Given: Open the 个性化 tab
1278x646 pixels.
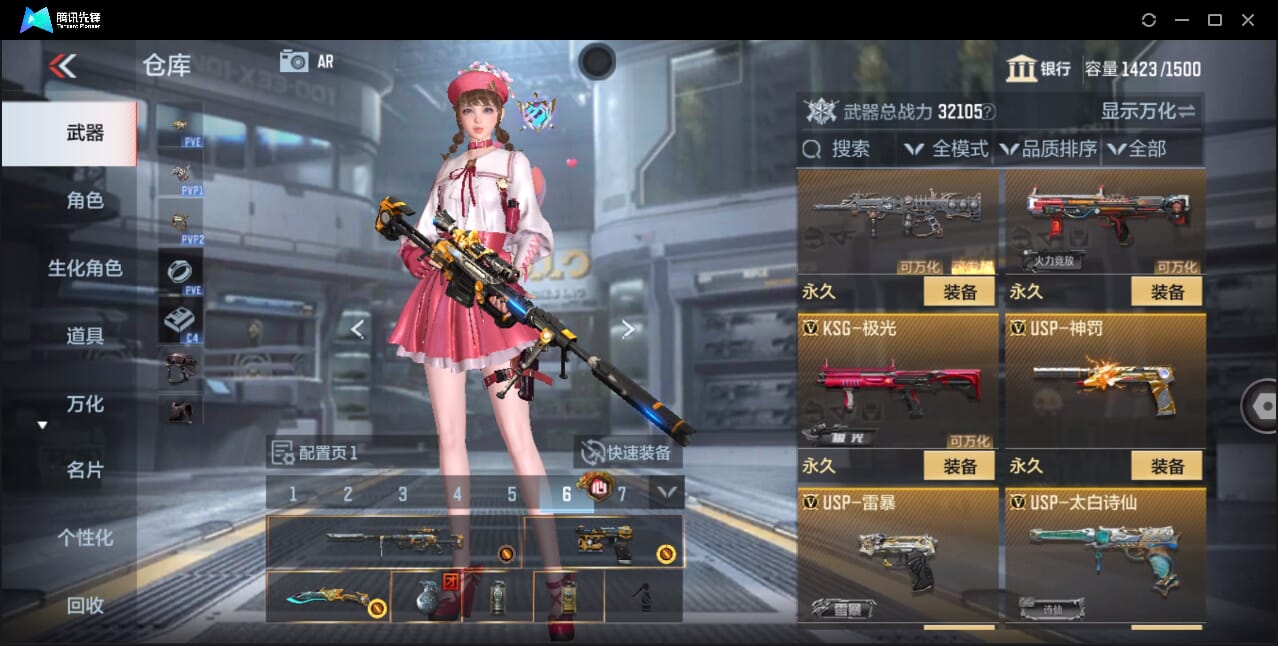Looking at the screenshot, I should pyautogui.click(x=85, y=537).
